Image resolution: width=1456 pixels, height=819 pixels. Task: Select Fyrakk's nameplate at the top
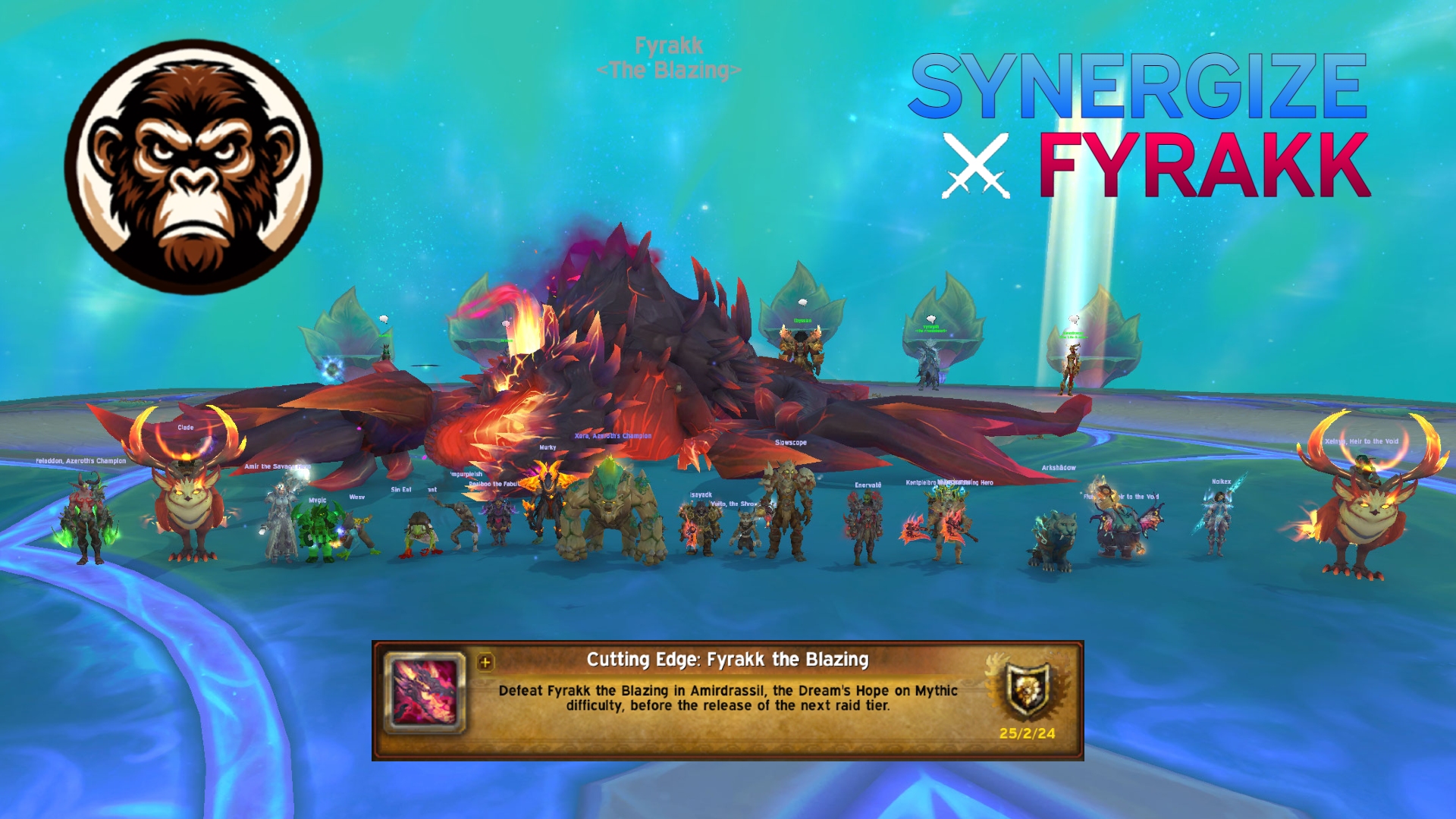pyautogui.click(x=667, y=57)
